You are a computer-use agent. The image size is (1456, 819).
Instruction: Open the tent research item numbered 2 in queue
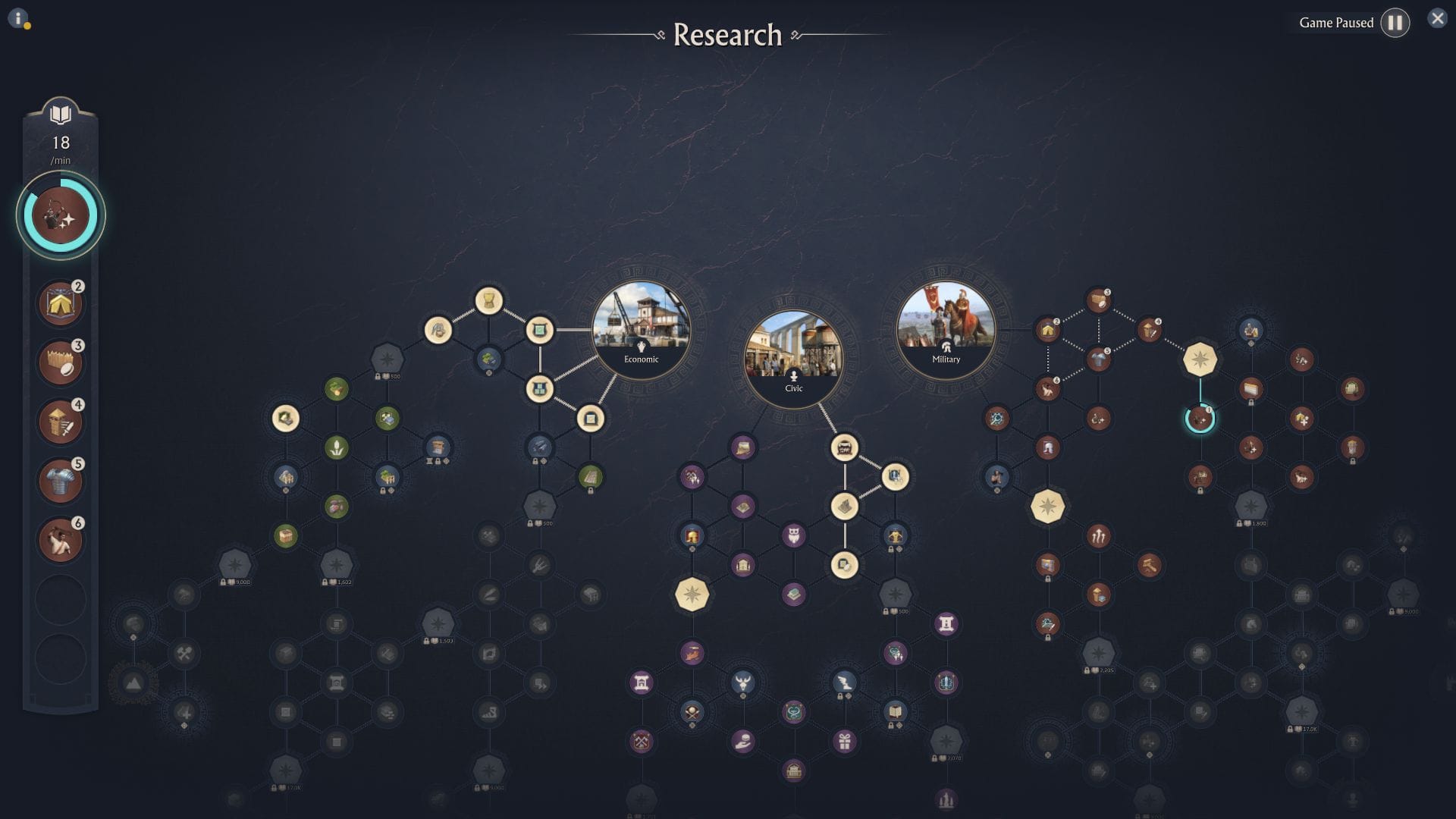tap(61, 303)
